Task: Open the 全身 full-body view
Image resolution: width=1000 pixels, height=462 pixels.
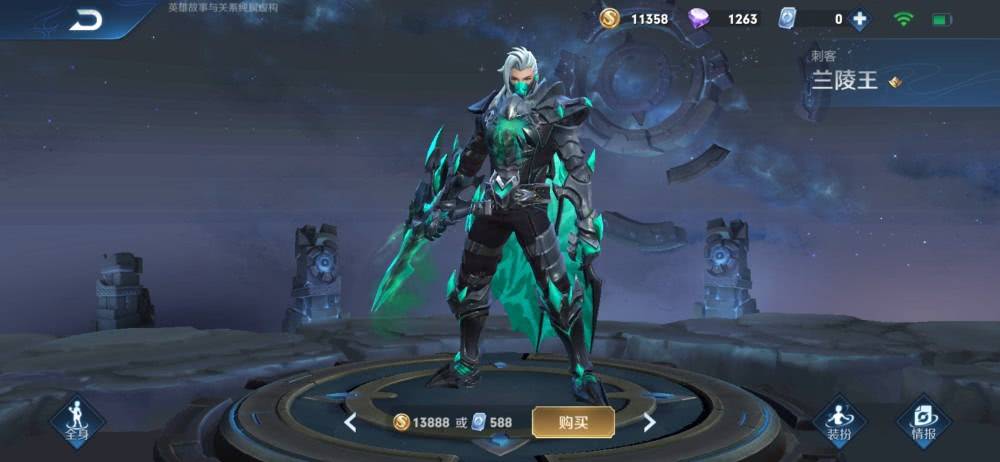Action: (77, 419)
